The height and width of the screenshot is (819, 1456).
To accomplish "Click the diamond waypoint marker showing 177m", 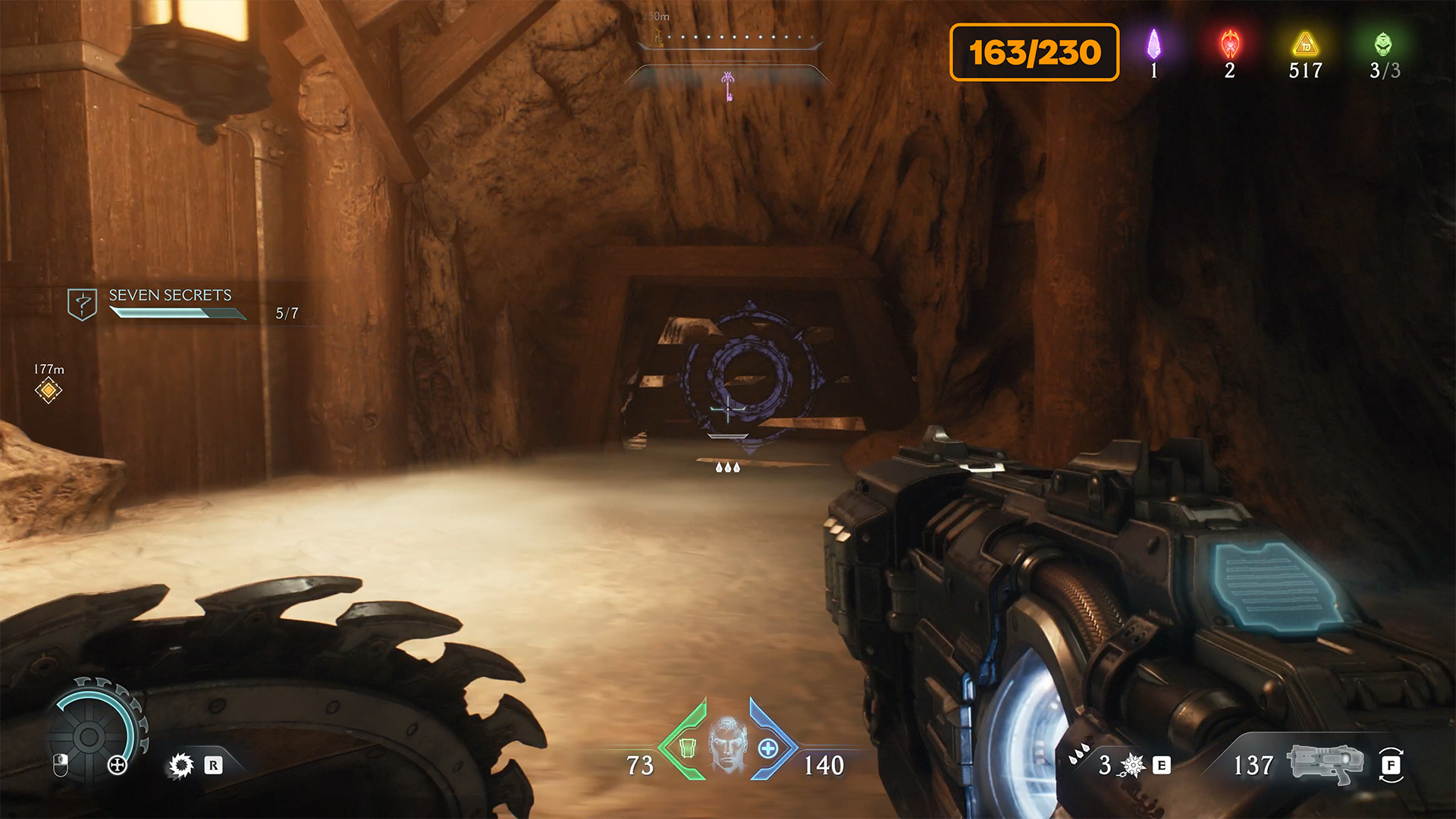I will click(49, 391).
